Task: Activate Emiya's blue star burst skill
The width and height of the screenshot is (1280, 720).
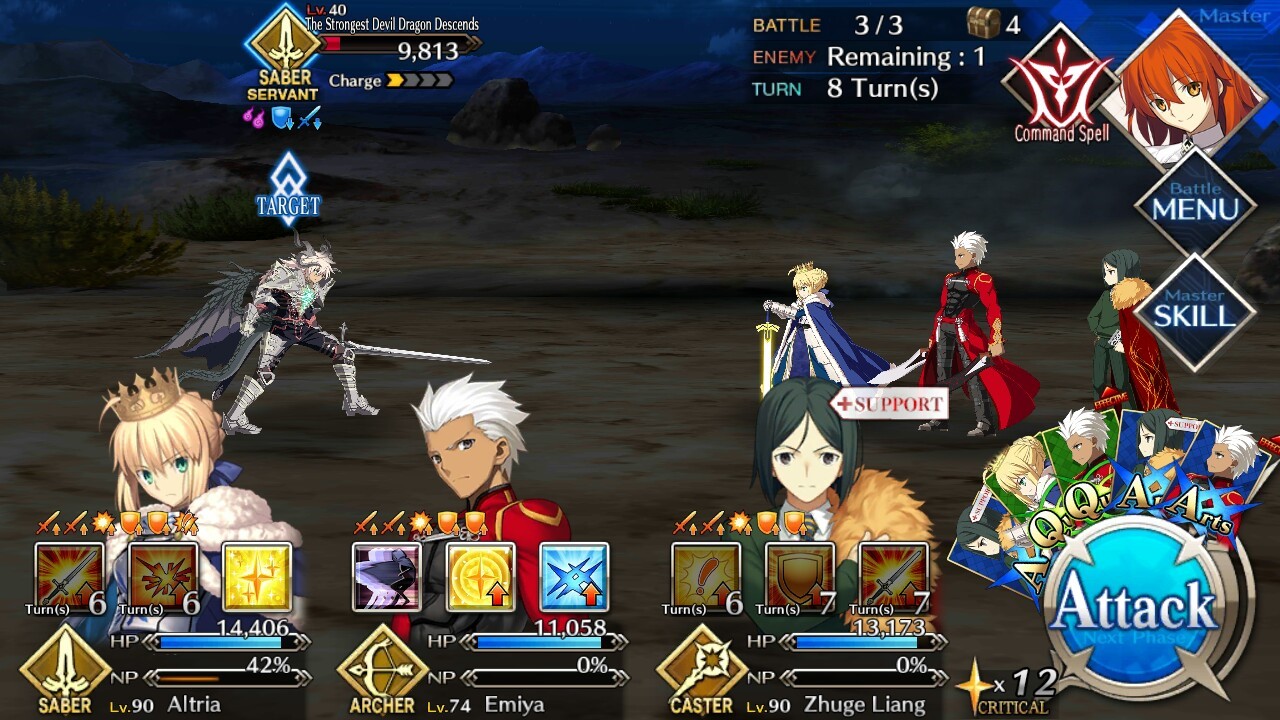Action: [574, 577]
